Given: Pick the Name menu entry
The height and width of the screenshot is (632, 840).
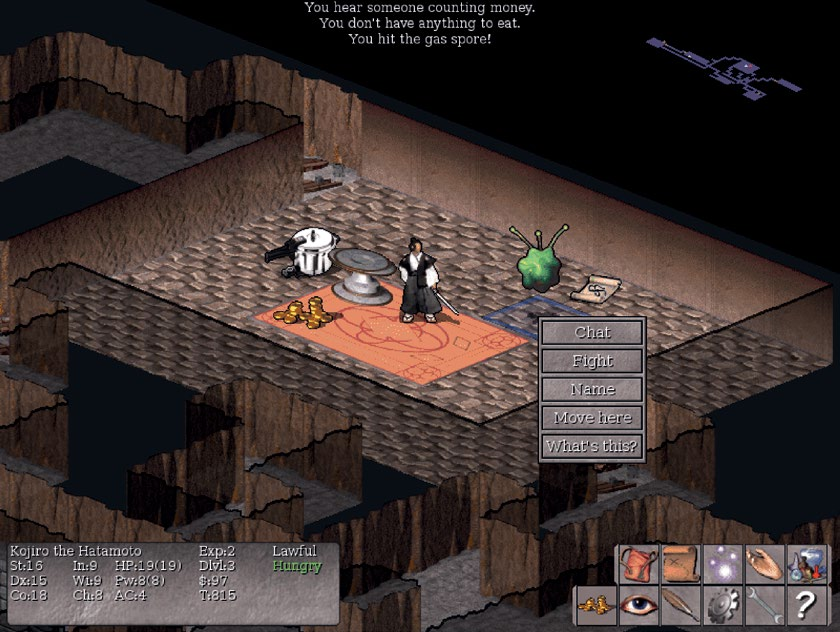Looking at the screenshot, I should click(592, 389).
